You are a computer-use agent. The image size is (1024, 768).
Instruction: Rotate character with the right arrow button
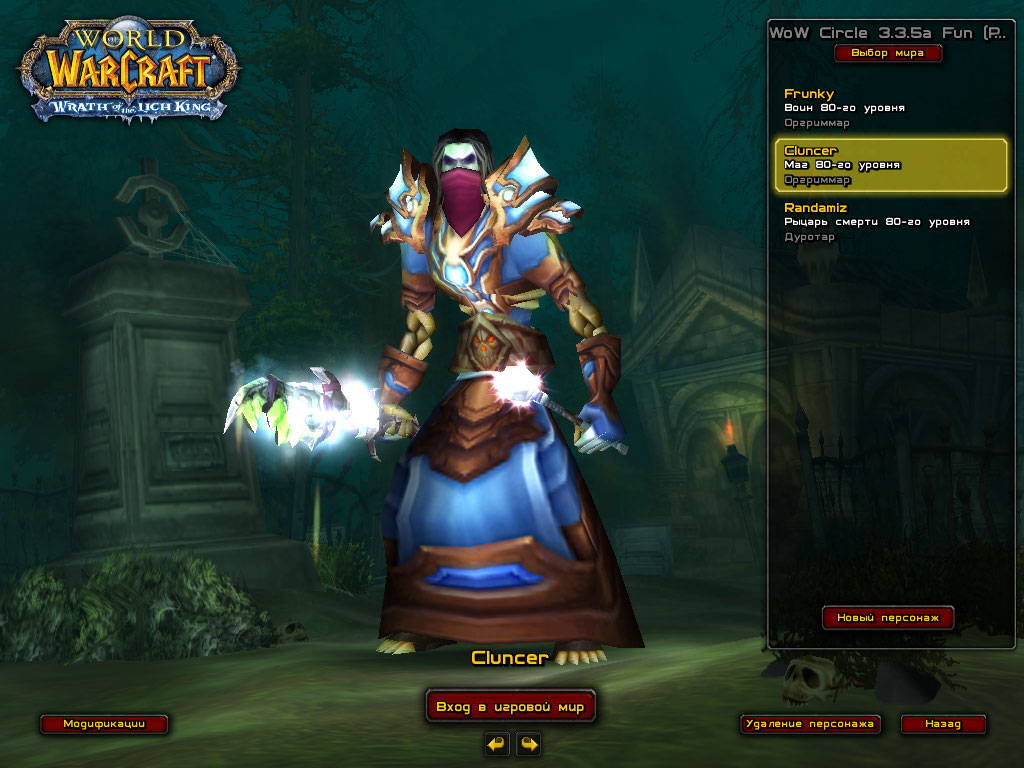pos(528,743)
